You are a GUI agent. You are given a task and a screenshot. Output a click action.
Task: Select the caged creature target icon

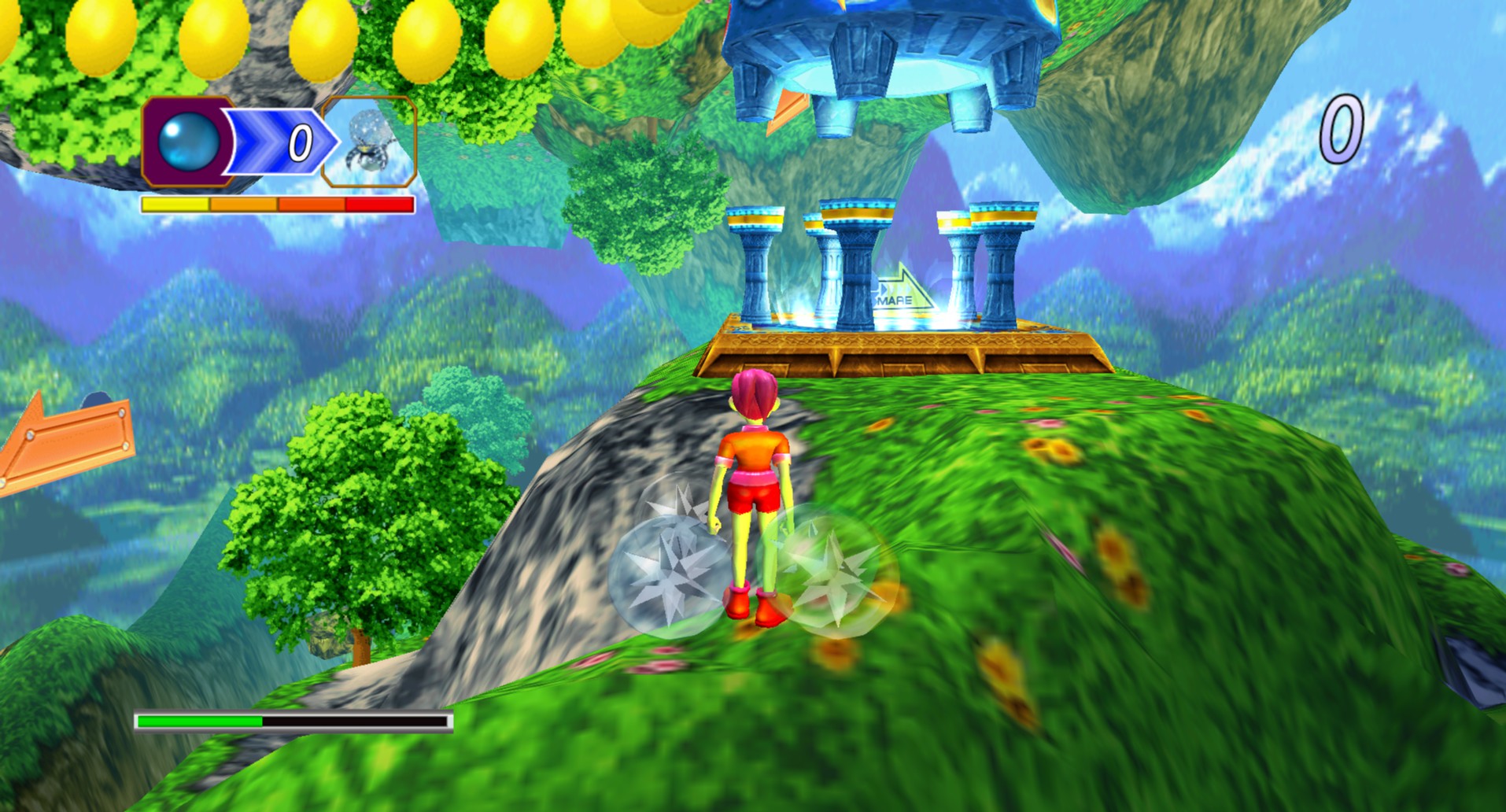click(369, 142)
